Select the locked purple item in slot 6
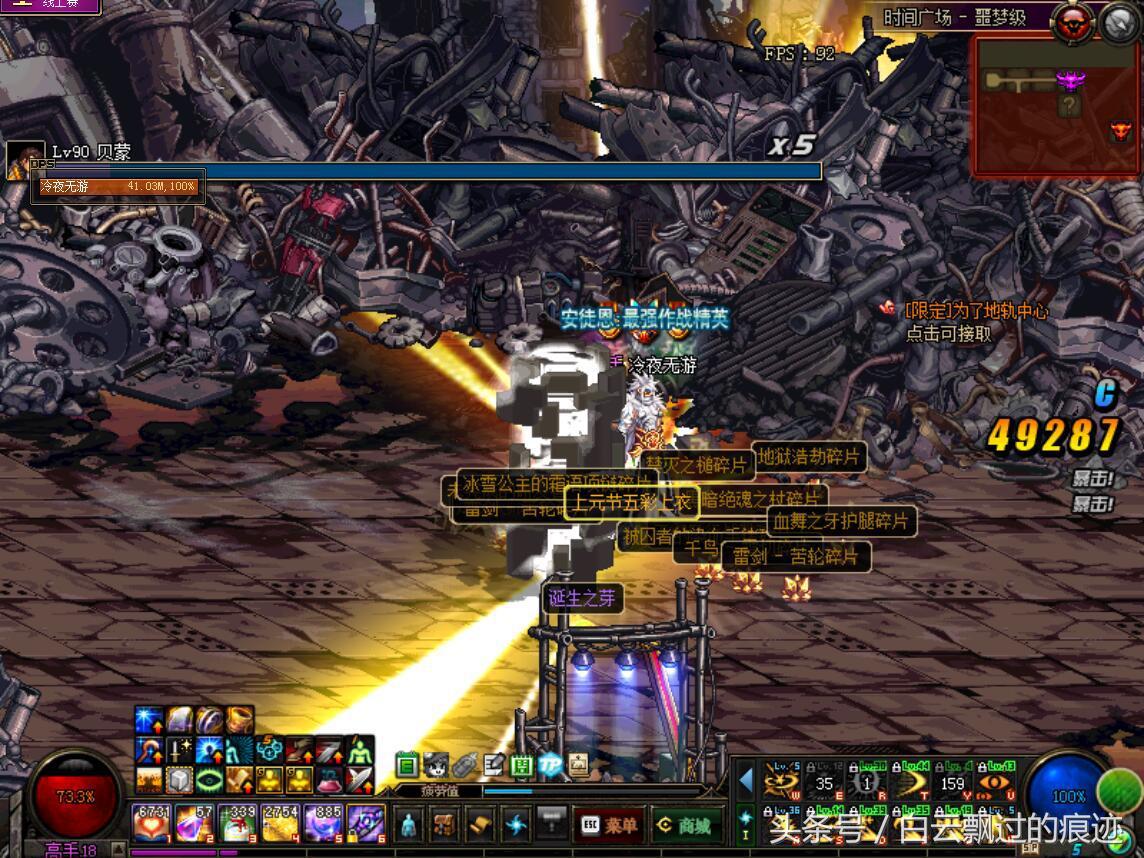The height and width of the screenshot is (858, 1144). [366, 824]
